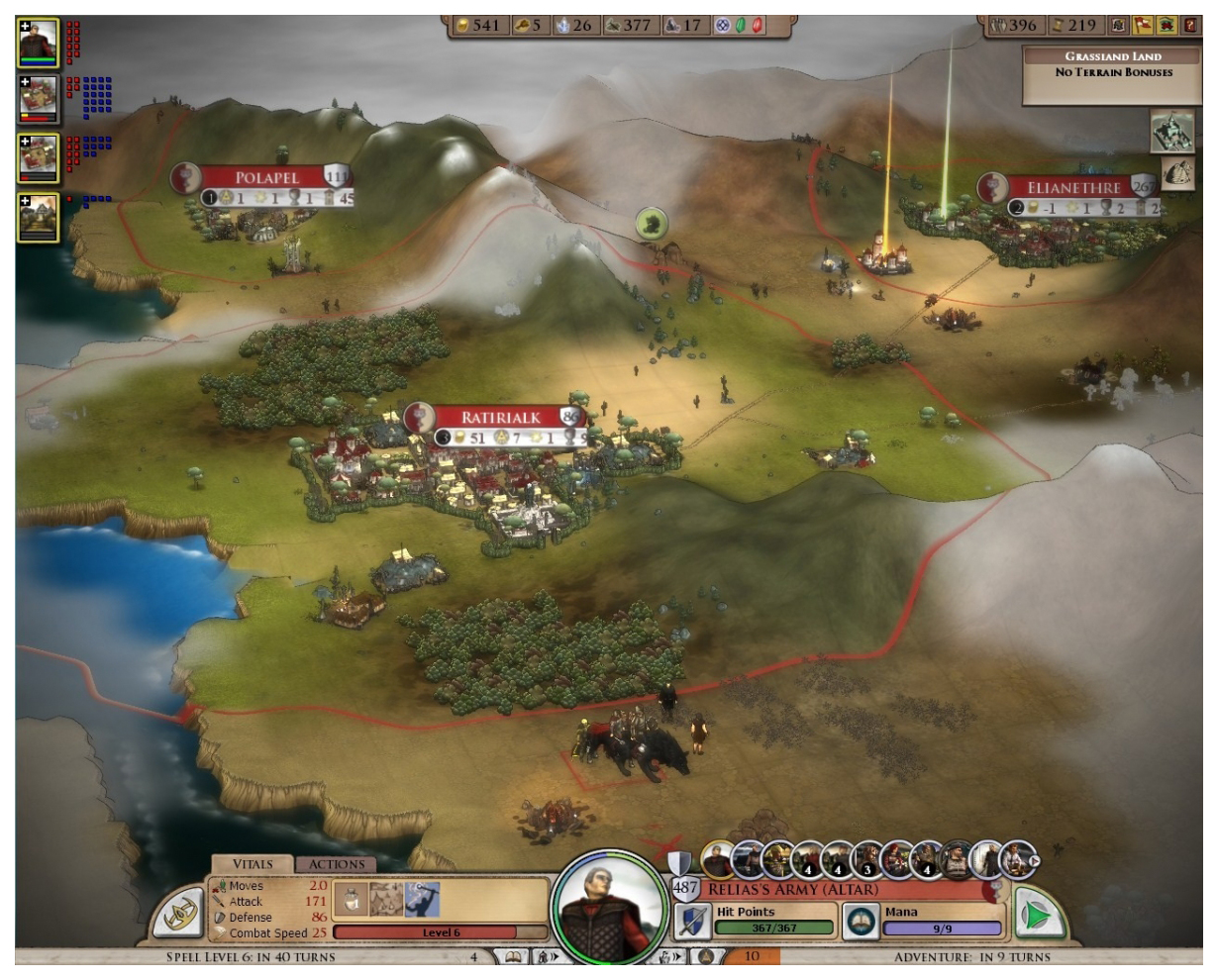Expand the army unit list arrow
1218x980 pixels.
pos(1033,861)
